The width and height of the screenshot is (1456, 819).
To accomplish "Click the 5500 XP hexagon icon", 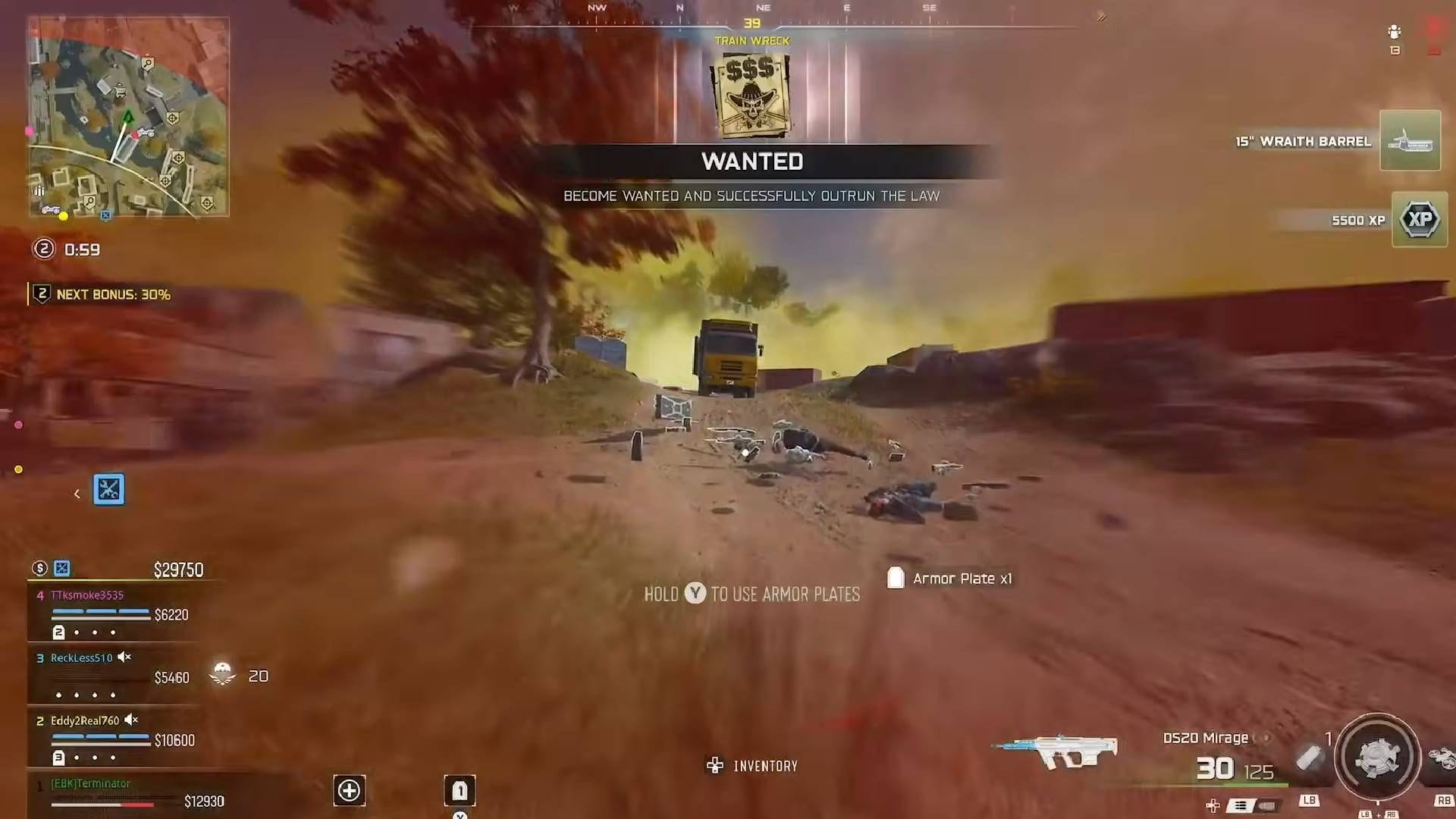I will coord(1420,220).
